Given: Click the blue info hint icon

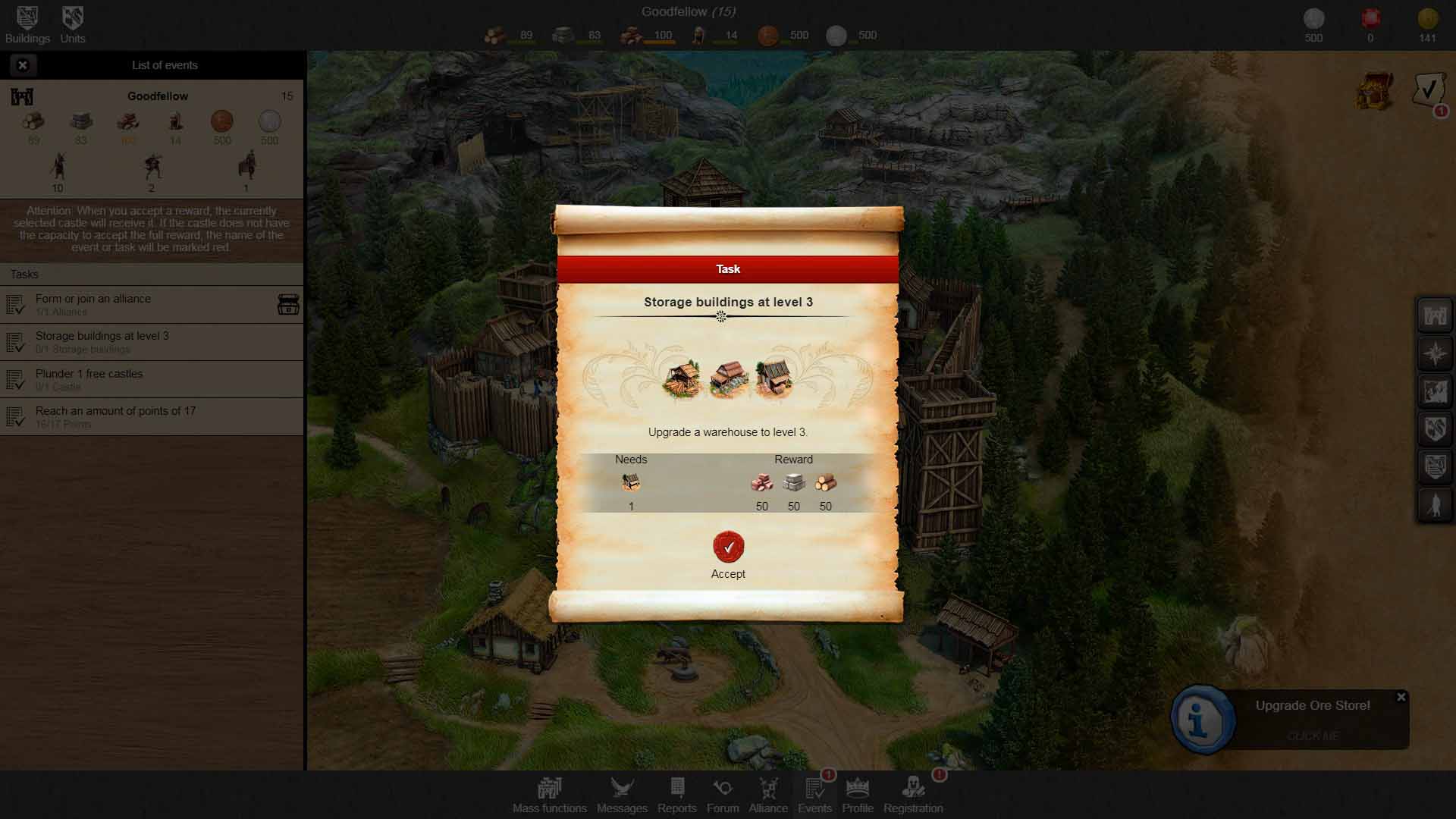Looking at the screenshot, I should [x=1202, y=720].
